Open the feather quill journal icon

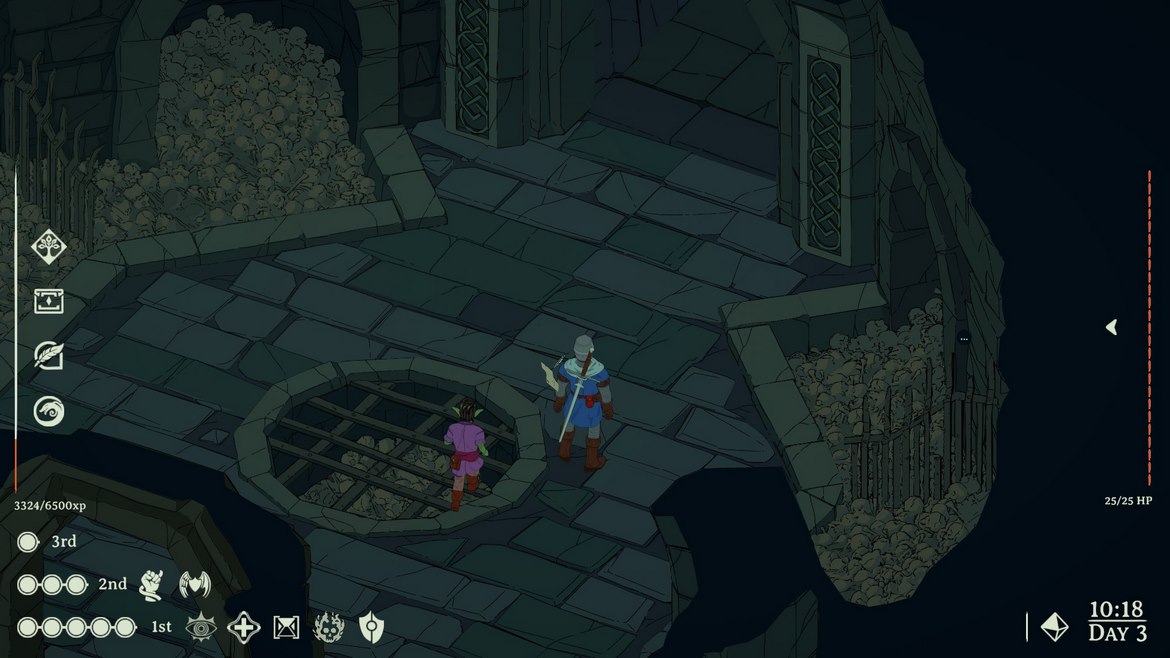(x=48, y=355)
